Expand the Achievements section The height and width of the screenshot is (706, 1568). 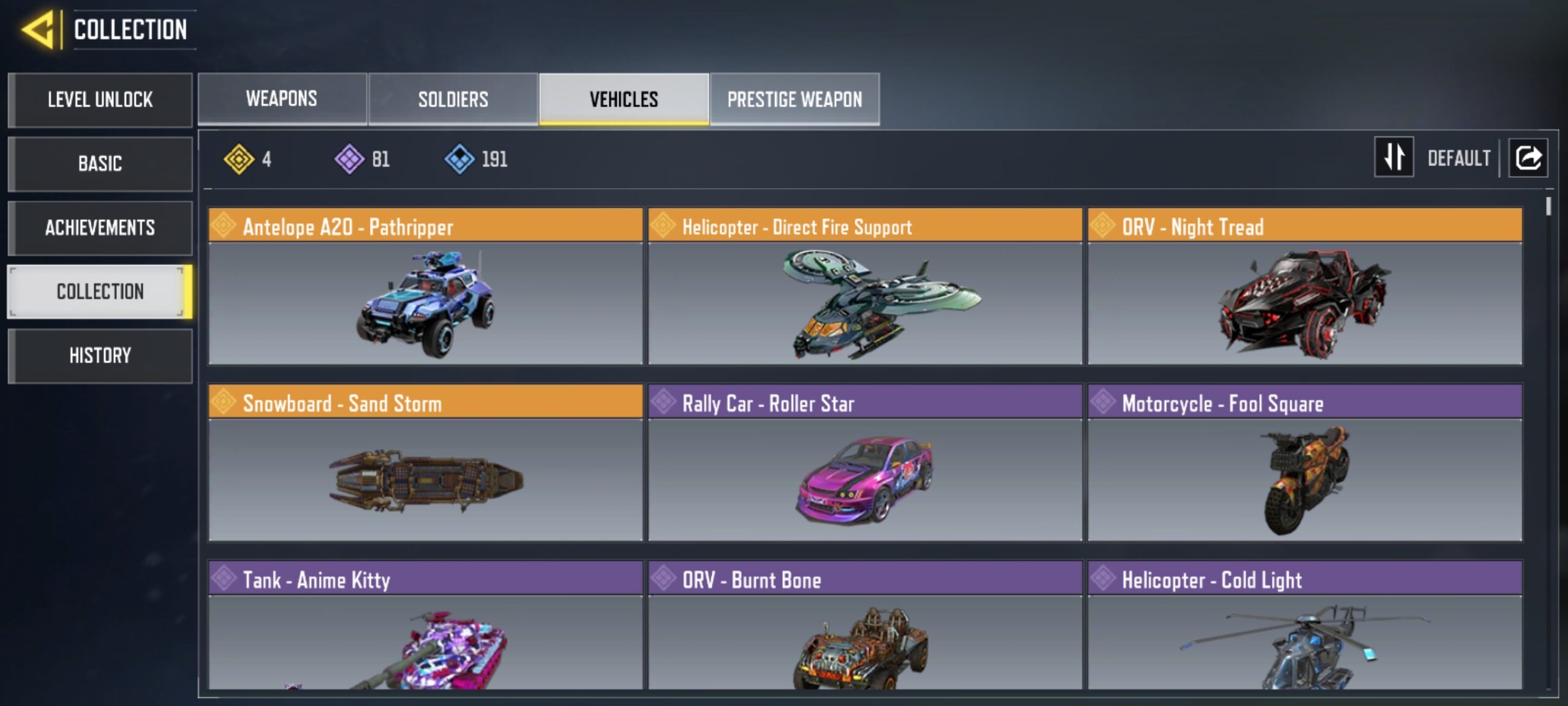point(100,228)
